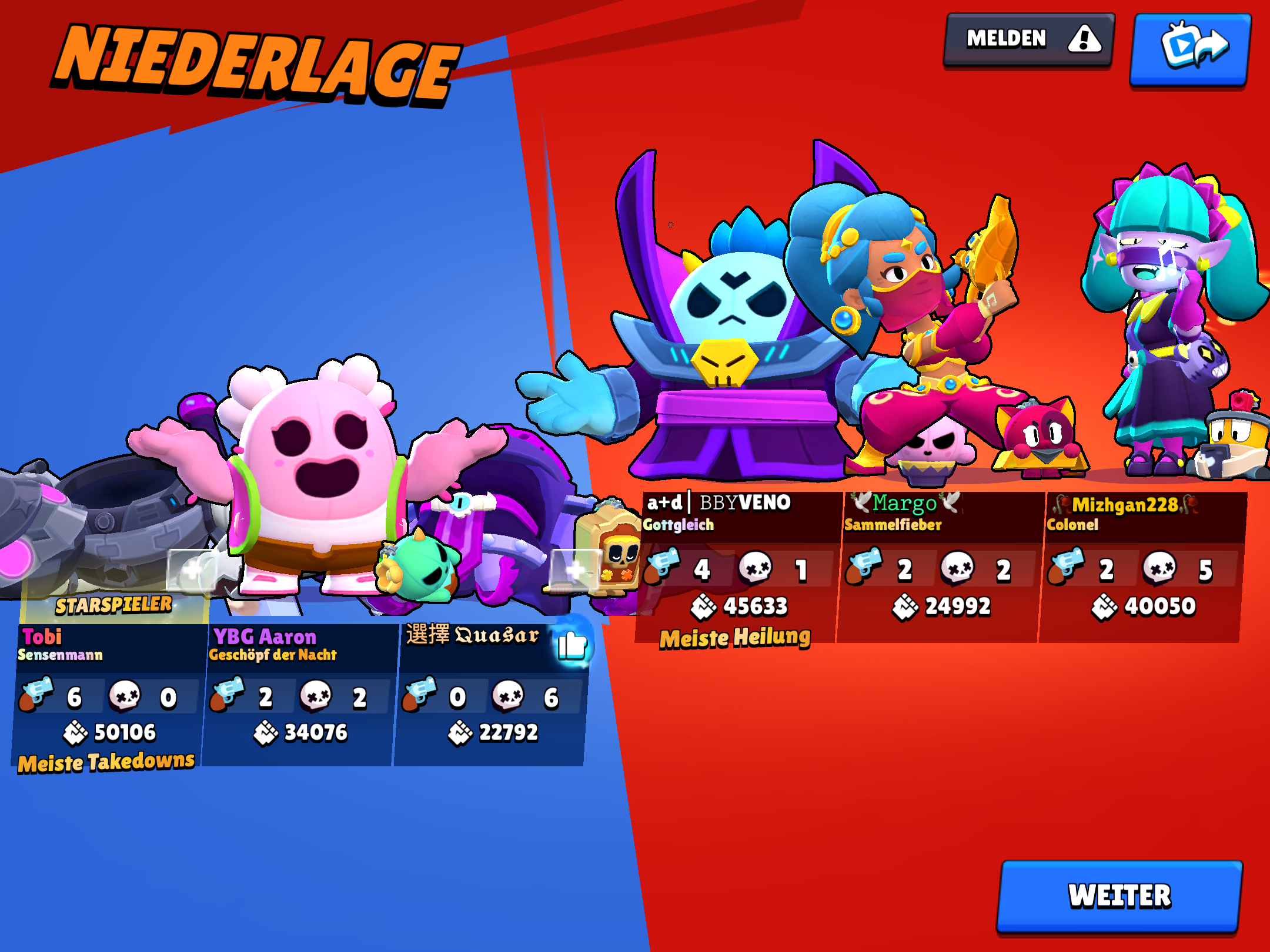Screen dimensions: 1270x952
Task: Click the MELDEN report button
Action: click(1028, 40)
